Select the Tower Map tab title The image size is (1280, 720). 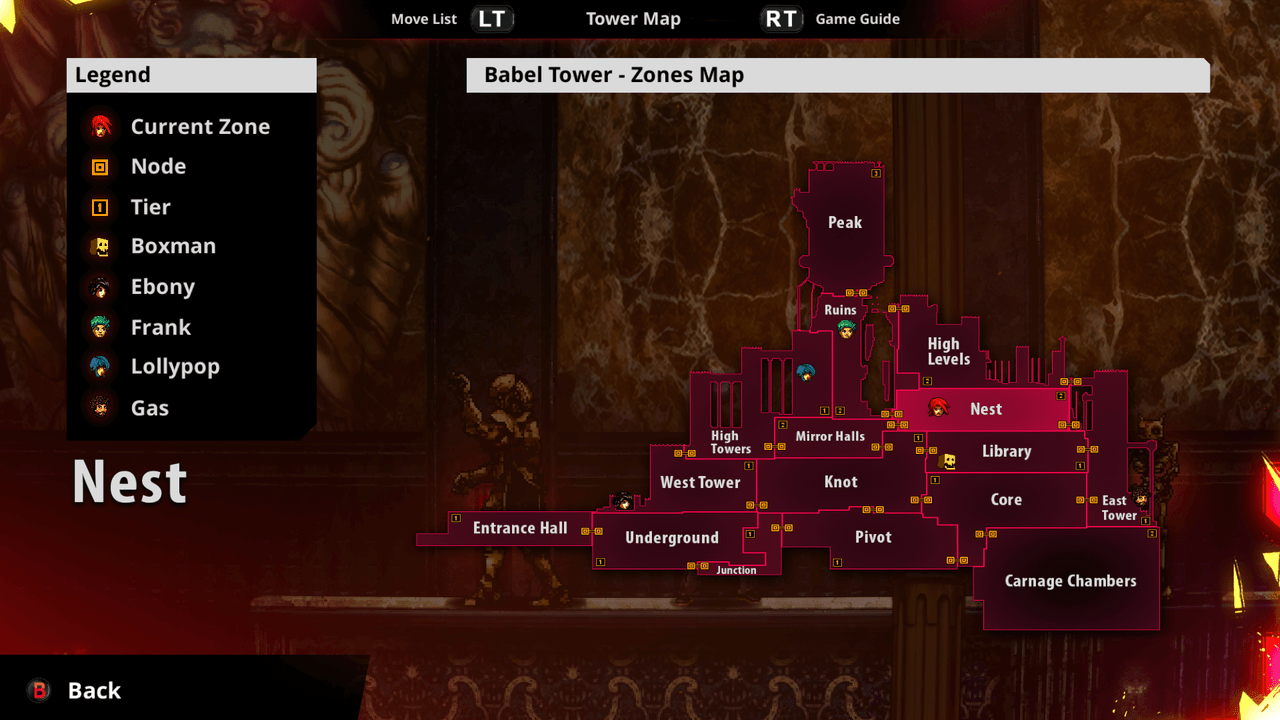[633, 19]
